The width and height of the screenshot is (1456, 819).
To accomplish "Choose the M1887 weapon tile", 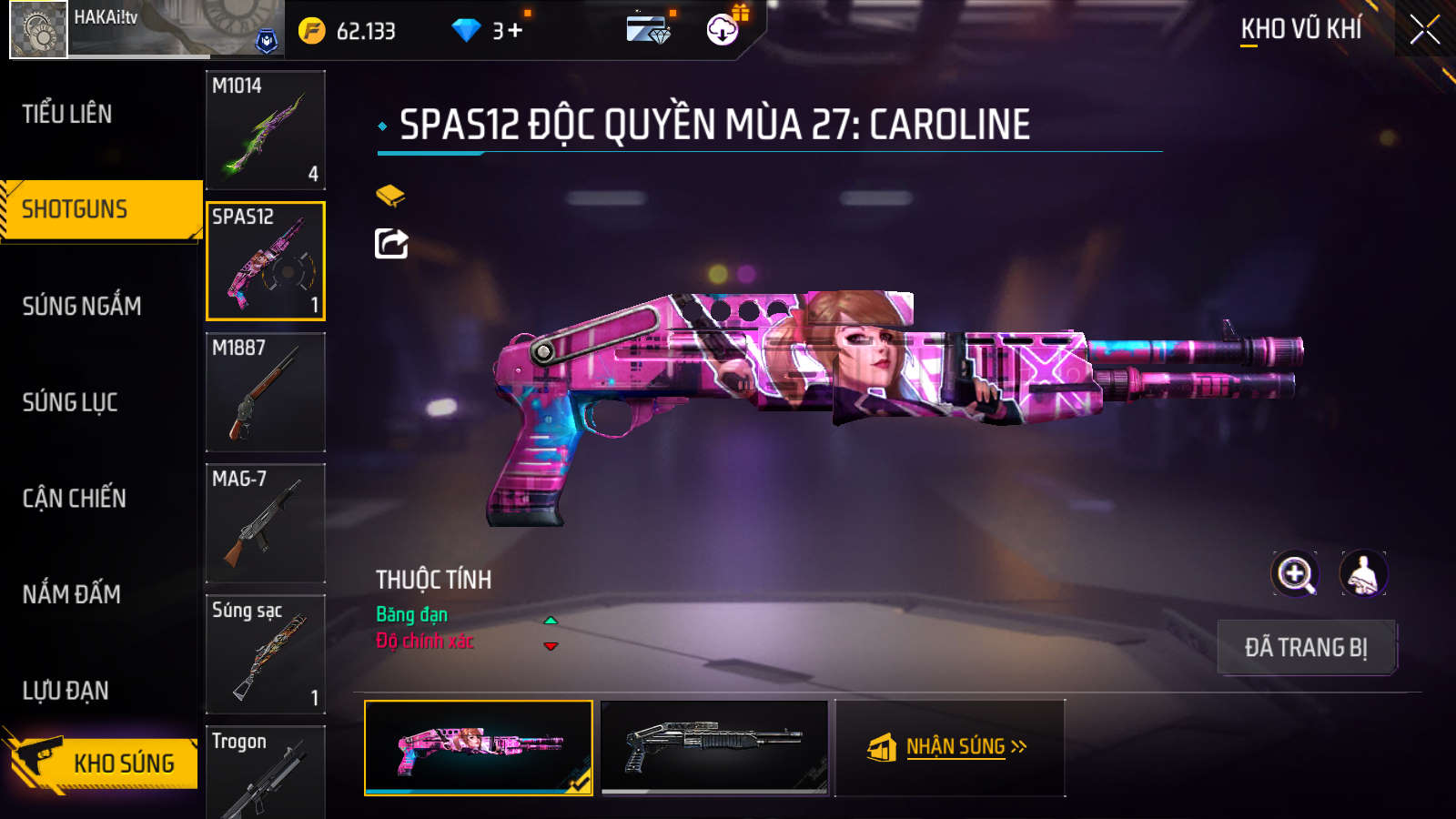I will tap(266, 392).
